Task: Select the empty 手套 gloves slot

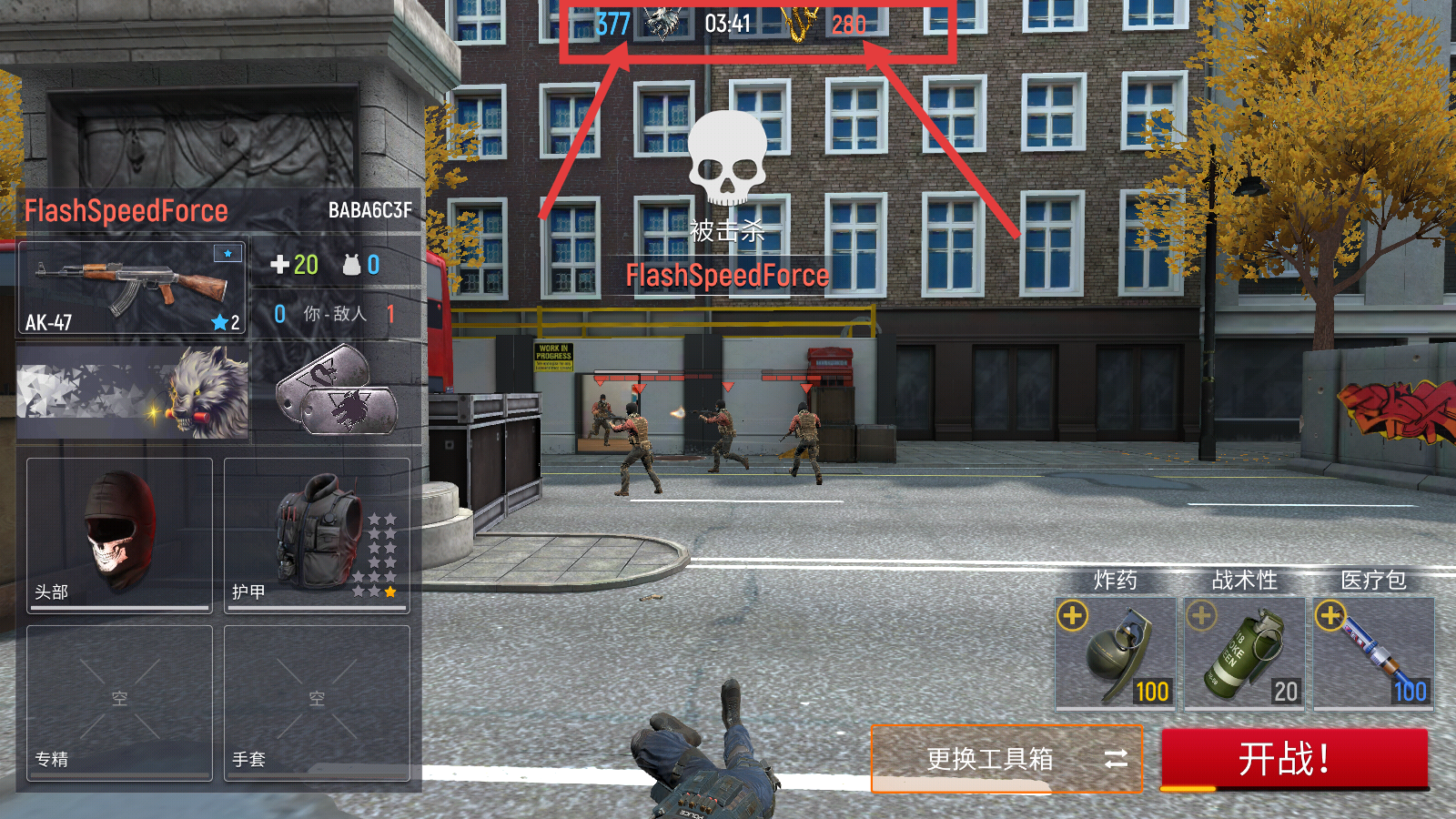Action: pos(317,702)
